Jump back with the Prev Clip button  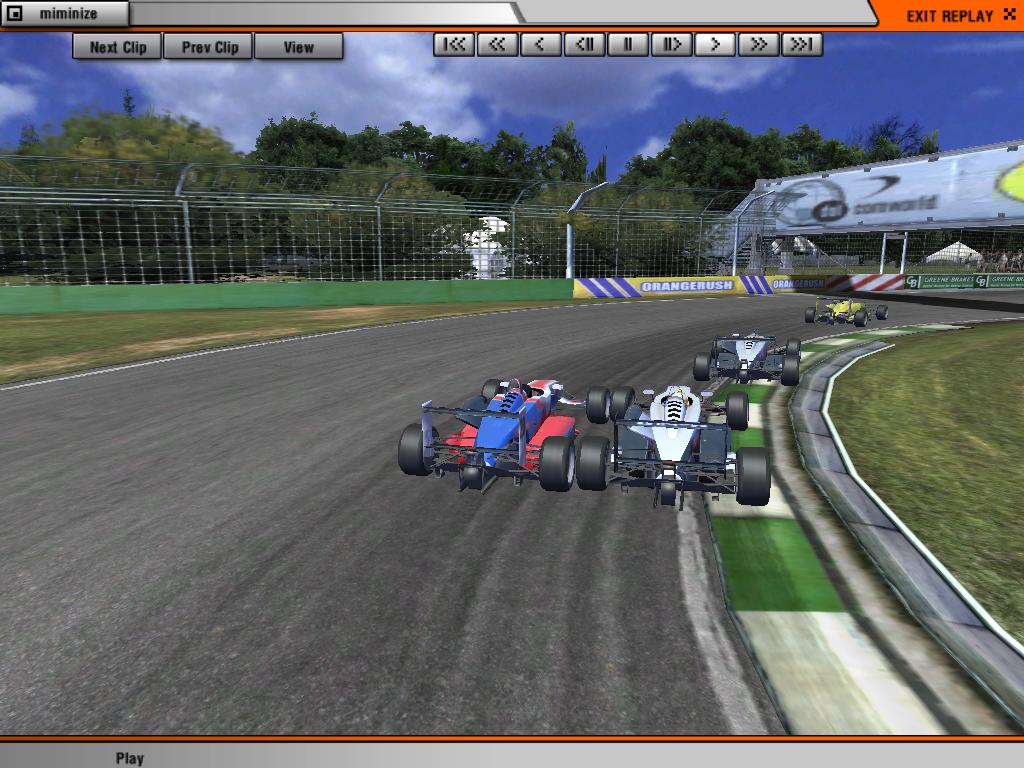(209, 47)
